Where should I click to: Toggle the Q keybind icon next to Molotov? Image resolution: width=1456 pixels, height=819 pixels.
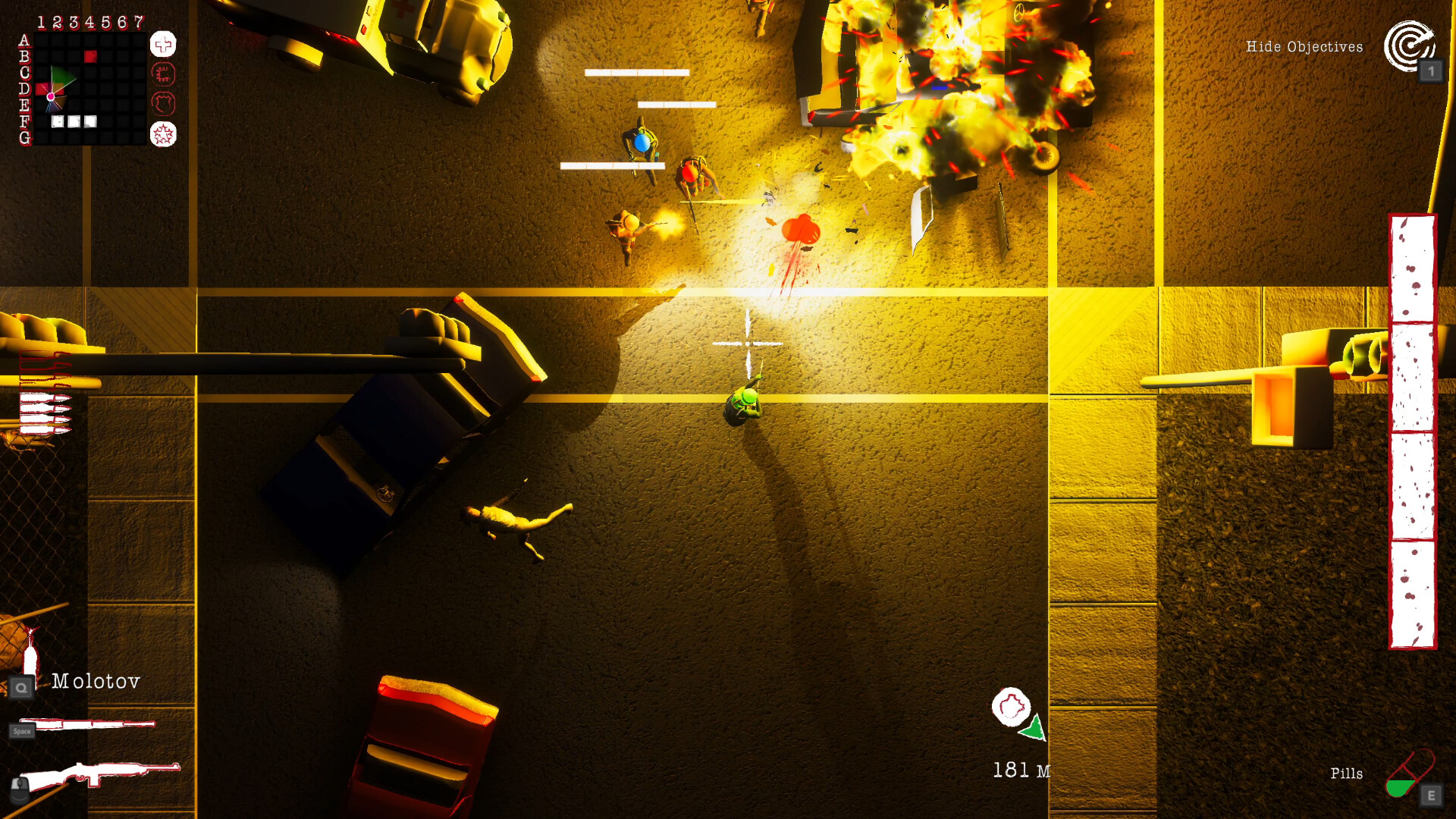point(23,687)
